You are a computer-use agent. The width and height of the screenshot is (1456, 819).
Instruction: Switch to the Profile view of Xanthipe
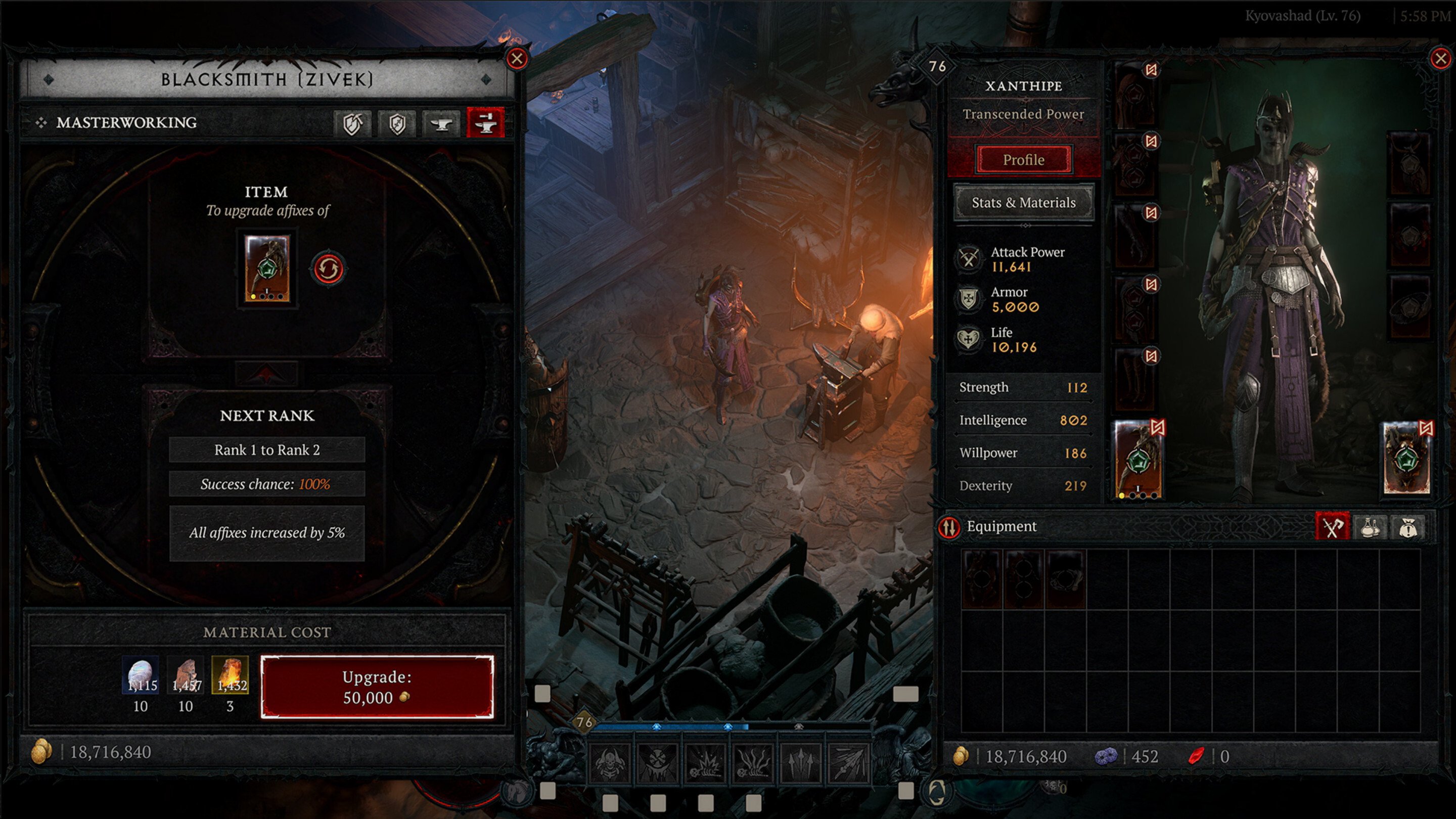(x=1023, y=159)
